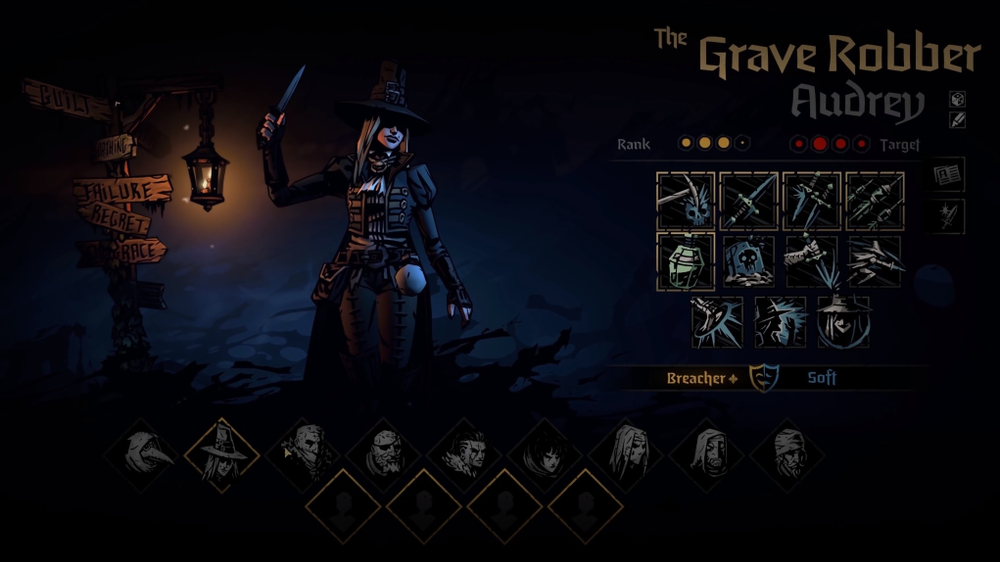Select the pickaxe and skull skill
Screen dimensions: 1000x562
click(686, 201)
